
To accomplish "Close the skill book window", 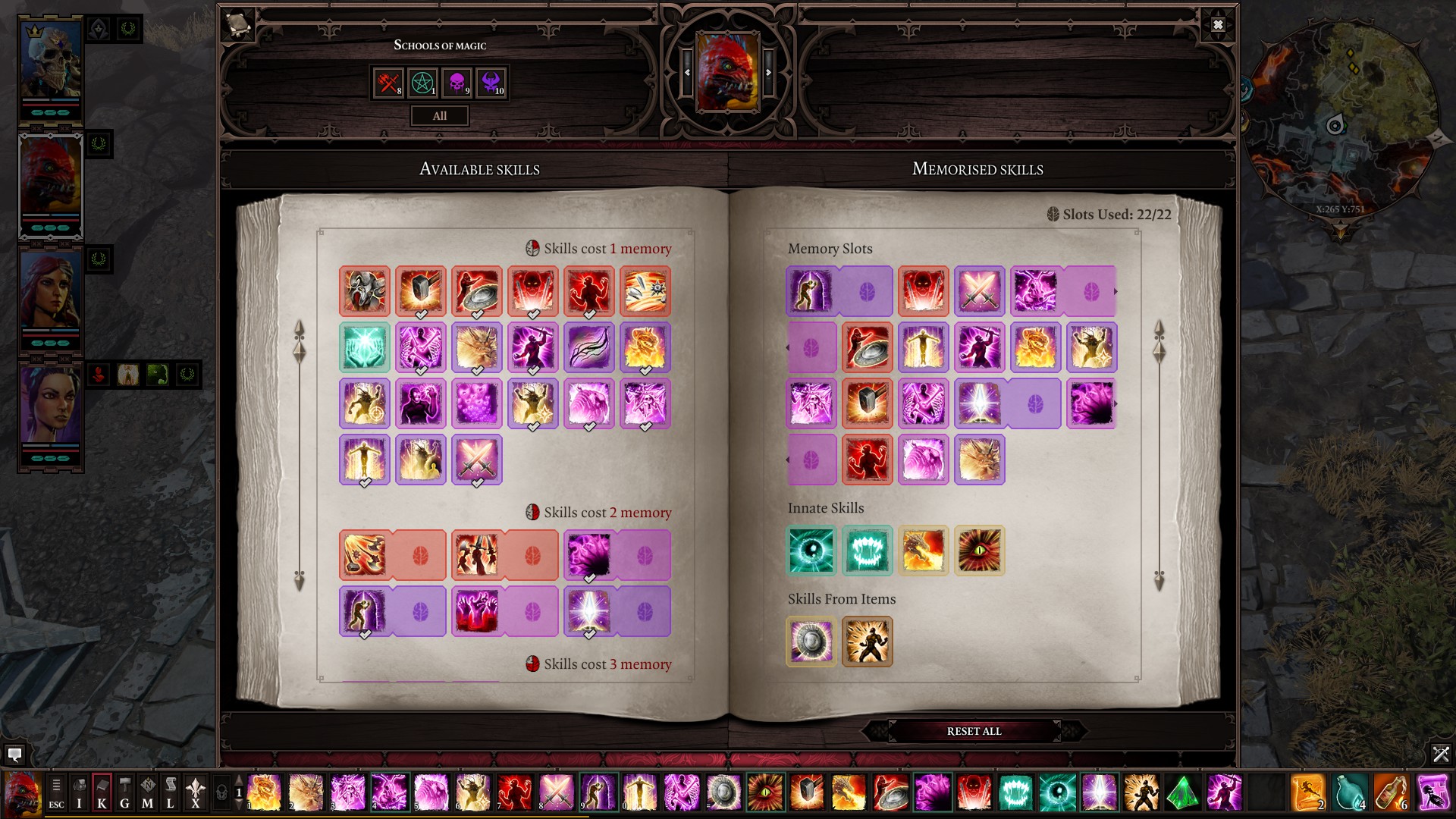I will click(1217, 24).
